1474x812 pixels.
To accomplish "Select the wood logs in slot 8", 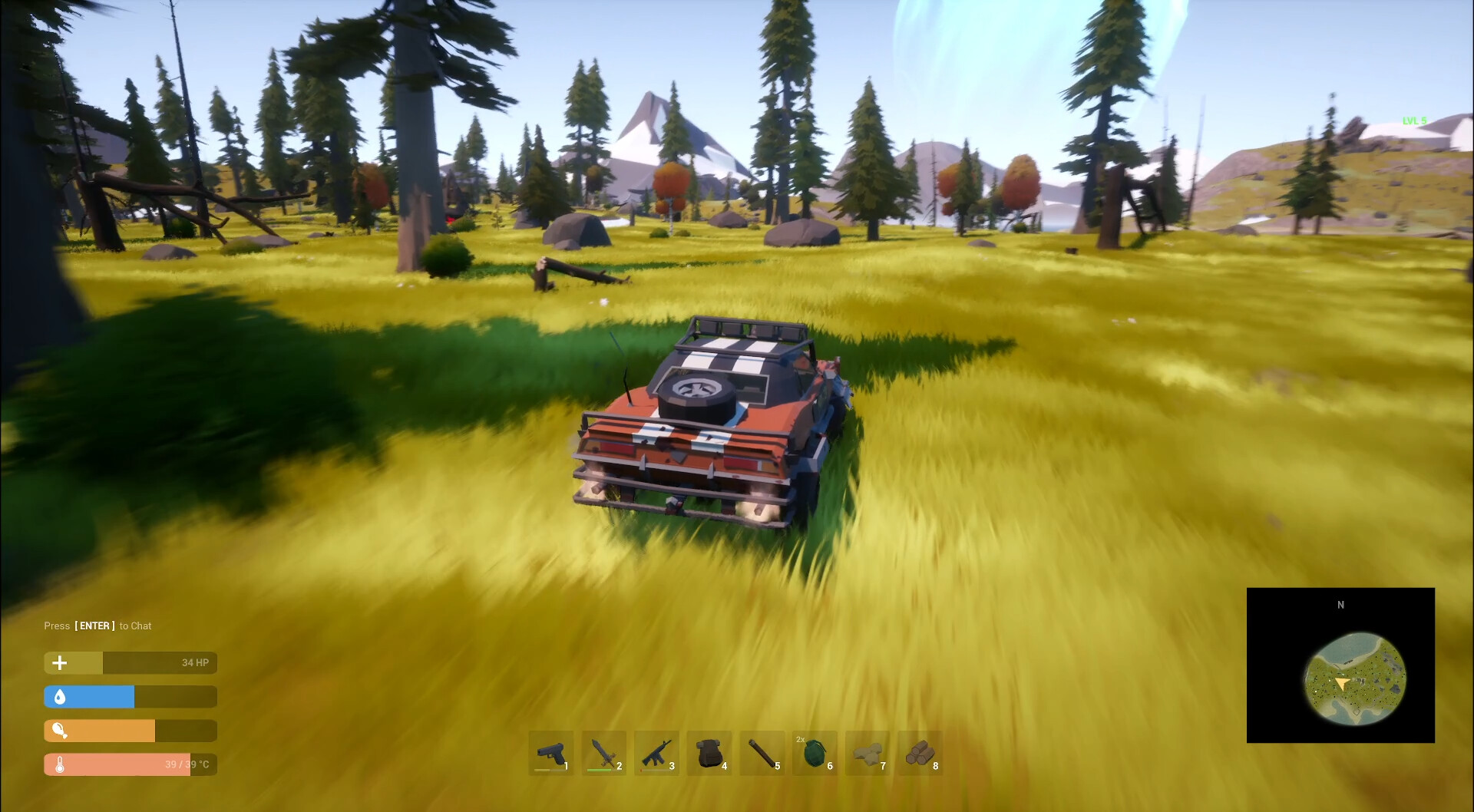I will pyautogui.click(x=922, y=754).
